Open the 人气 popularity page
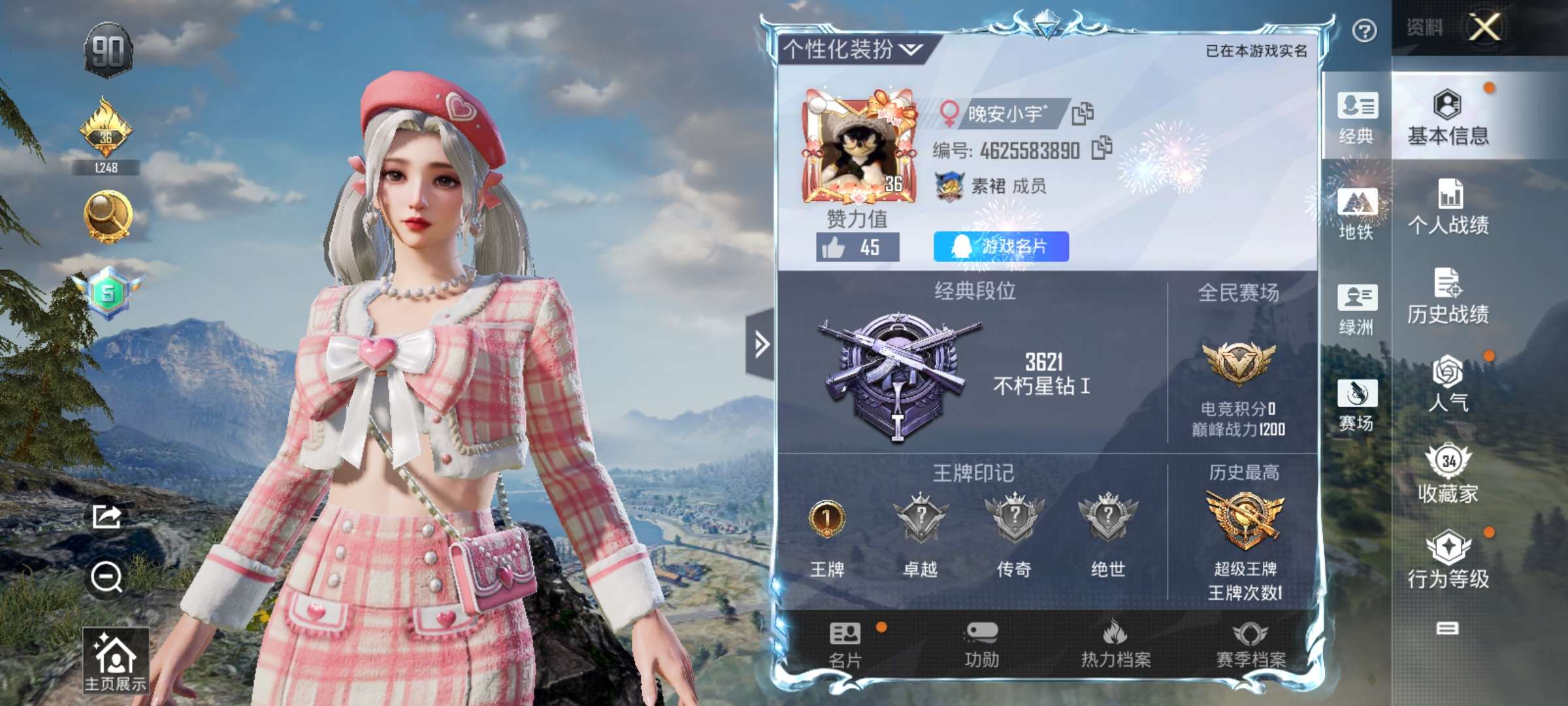This screenshot has height=706, width=1568. (x=1448, y=384)
